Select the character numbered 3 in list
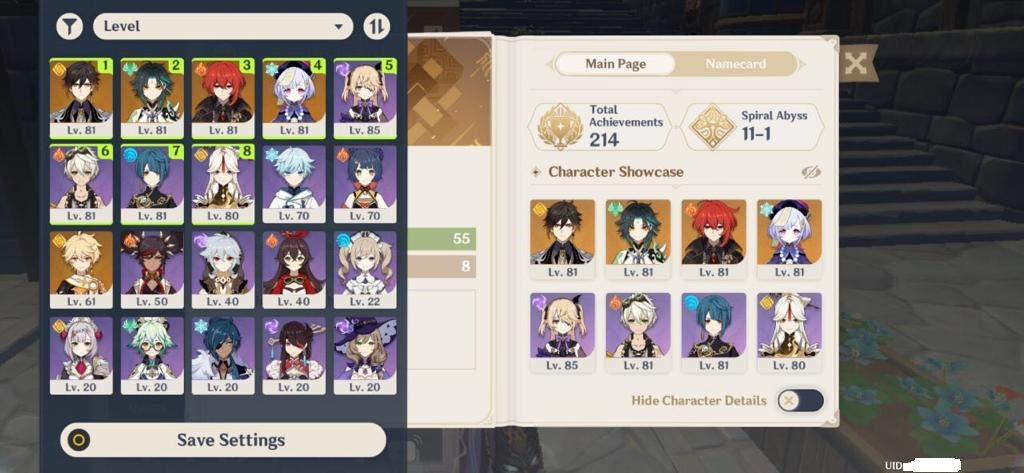1024x473 pixels. [223, 98]
